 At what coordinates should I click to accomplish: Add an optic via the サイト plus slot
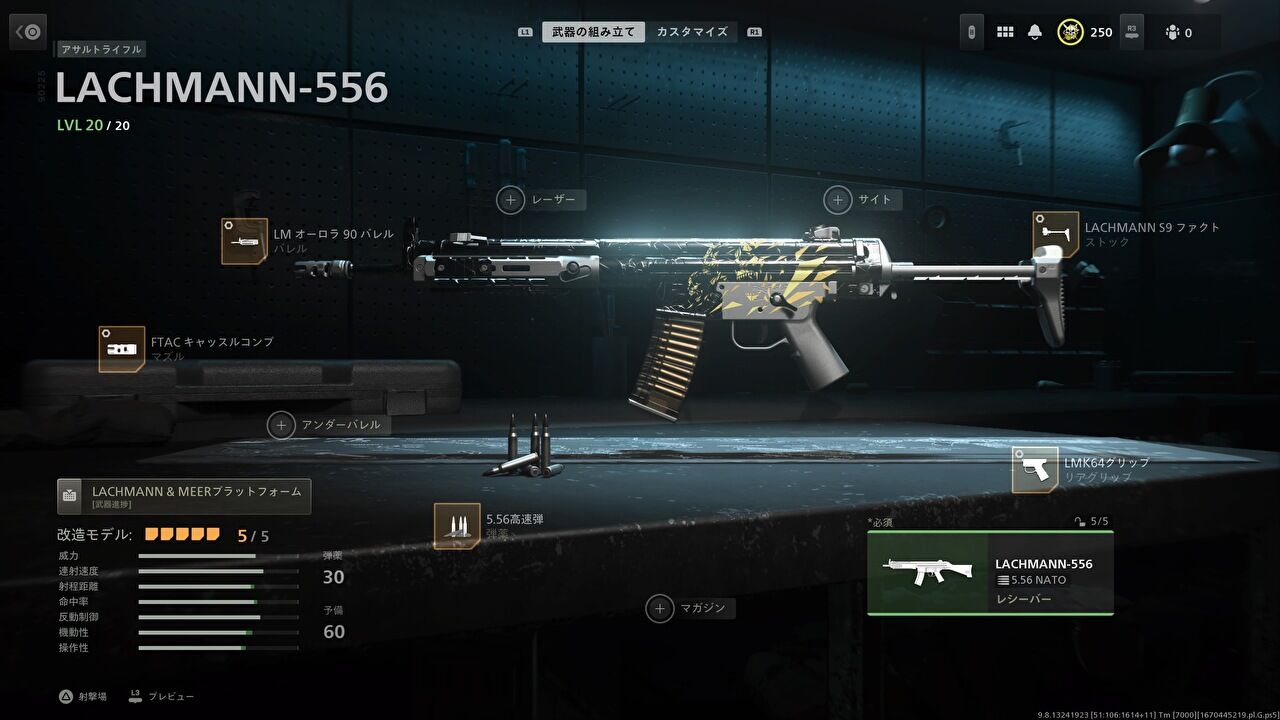(837, 199)
